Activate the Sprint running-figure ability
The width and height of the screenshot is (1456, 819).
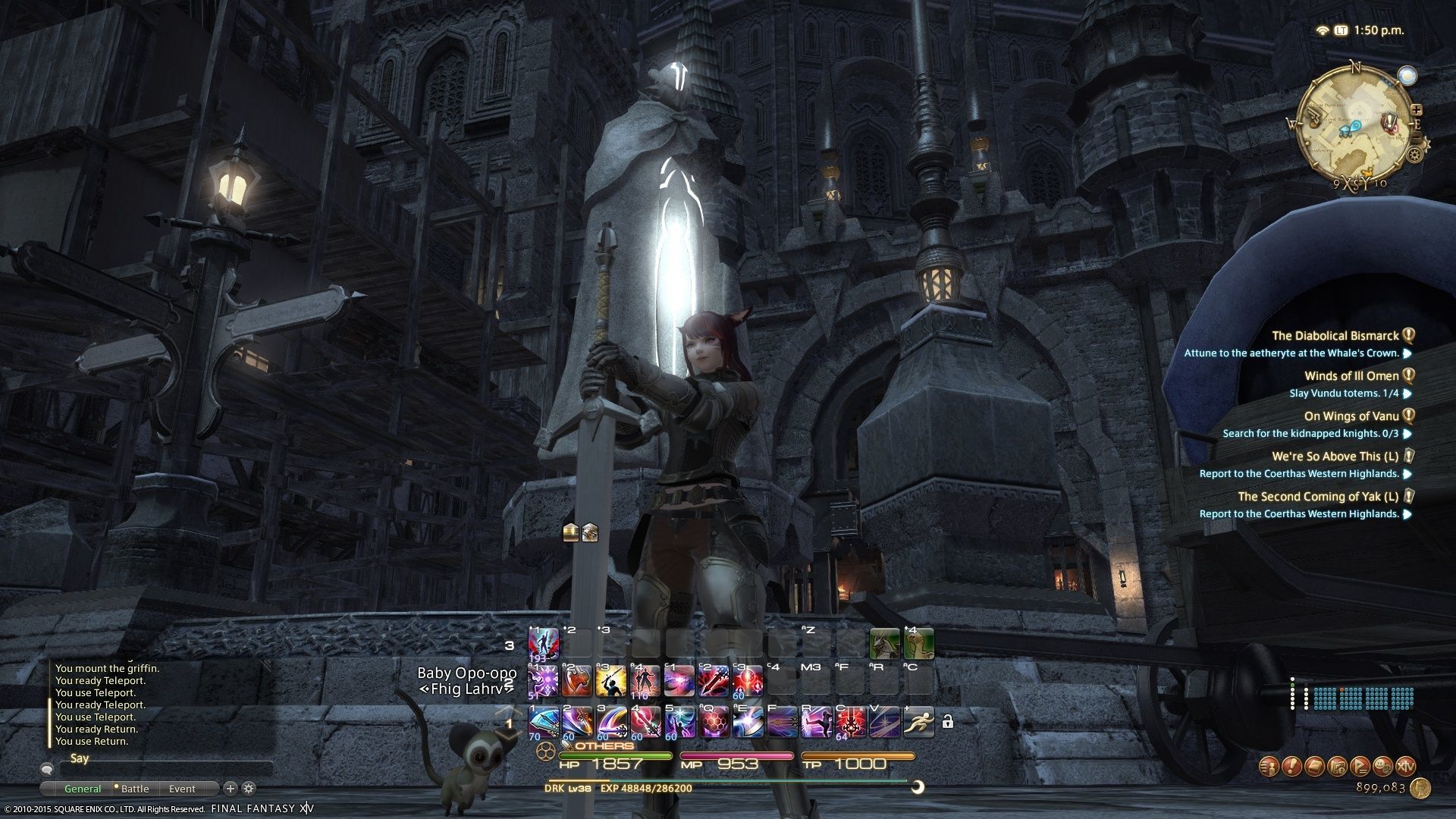click(x=918, y=722)
